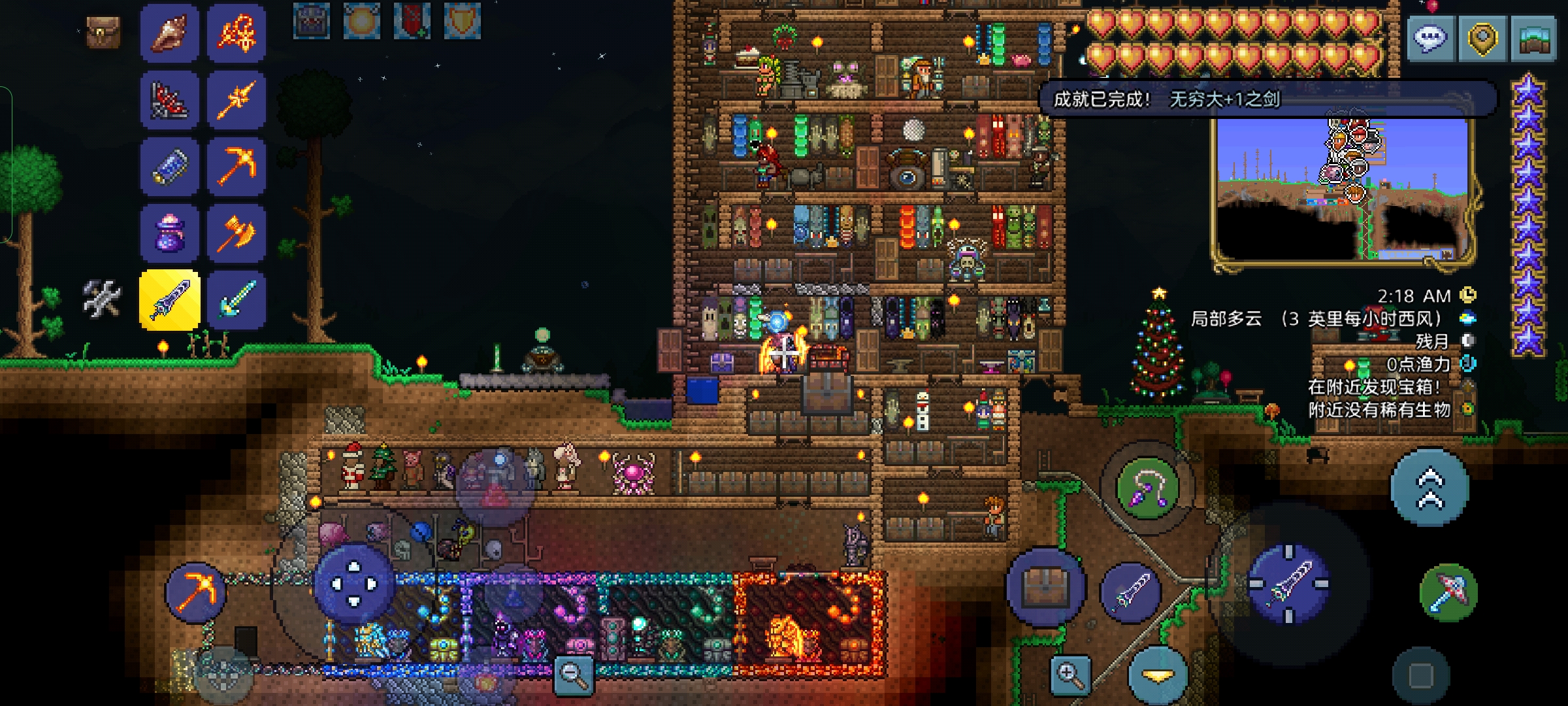Choose the Cell Phone hotbar slot
The width and height of the screenshot is (1568, 706).
[169, 166]
